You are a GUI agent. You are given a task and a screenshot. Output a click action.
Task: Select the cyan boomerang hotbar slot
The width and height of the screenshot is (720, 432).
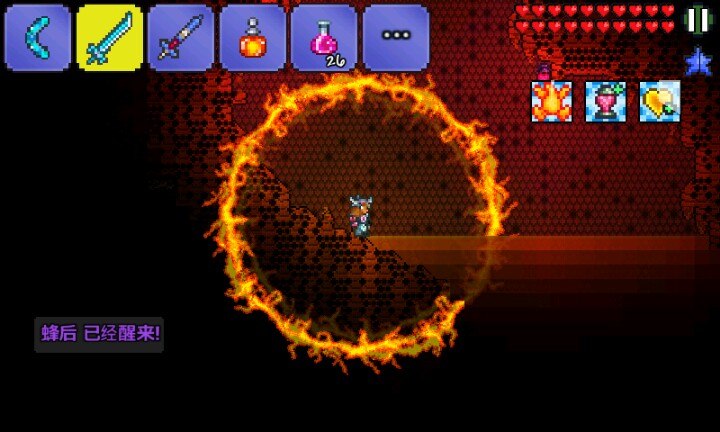tap(38, 38)
